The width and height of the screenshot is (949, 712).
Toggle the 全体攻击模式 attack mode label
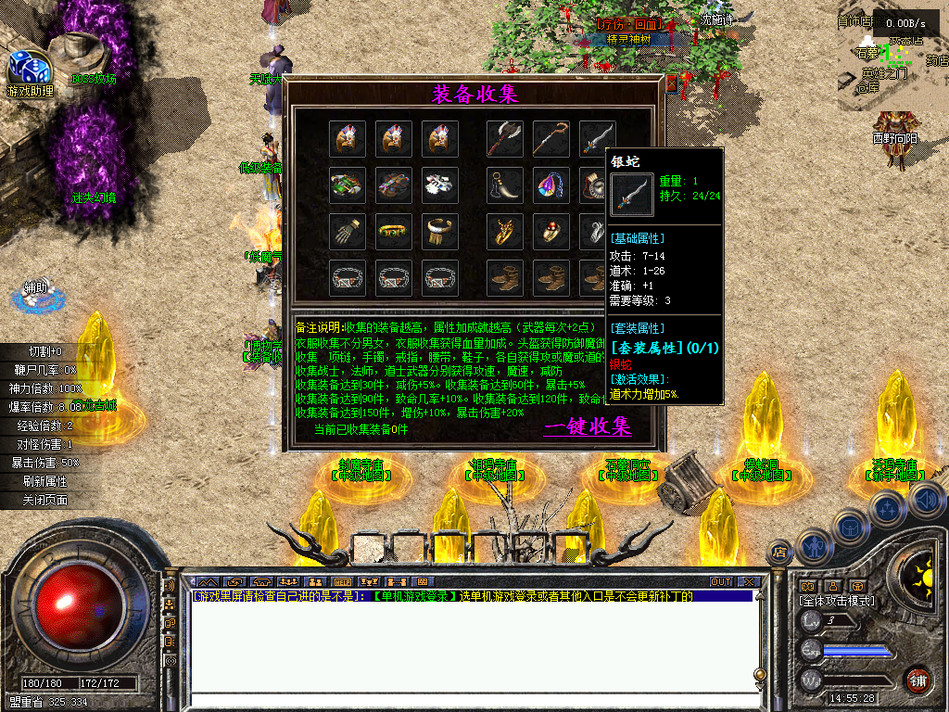point(837,601)
